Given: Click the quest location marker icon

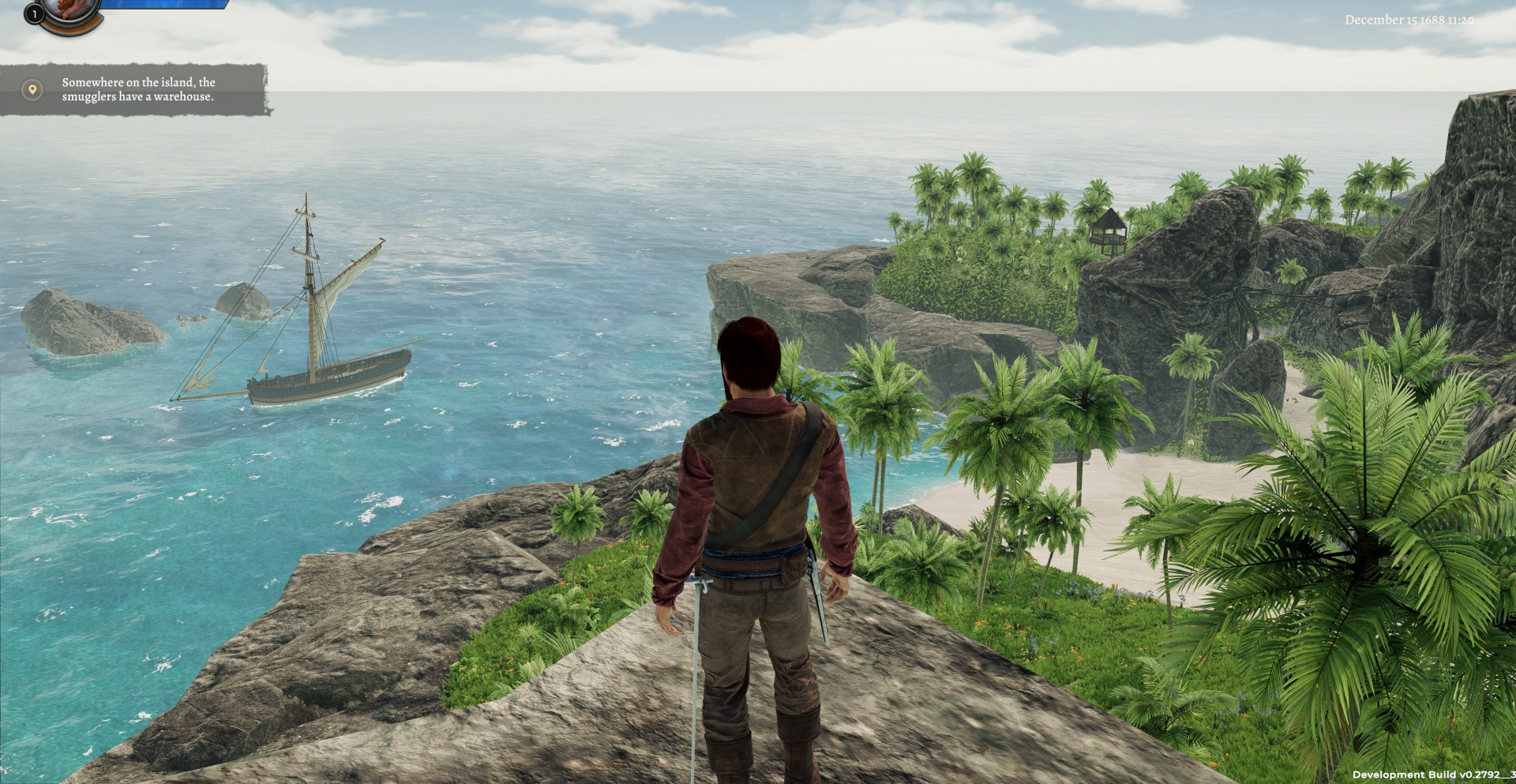Looking at the screenshot, I should 32,90.
